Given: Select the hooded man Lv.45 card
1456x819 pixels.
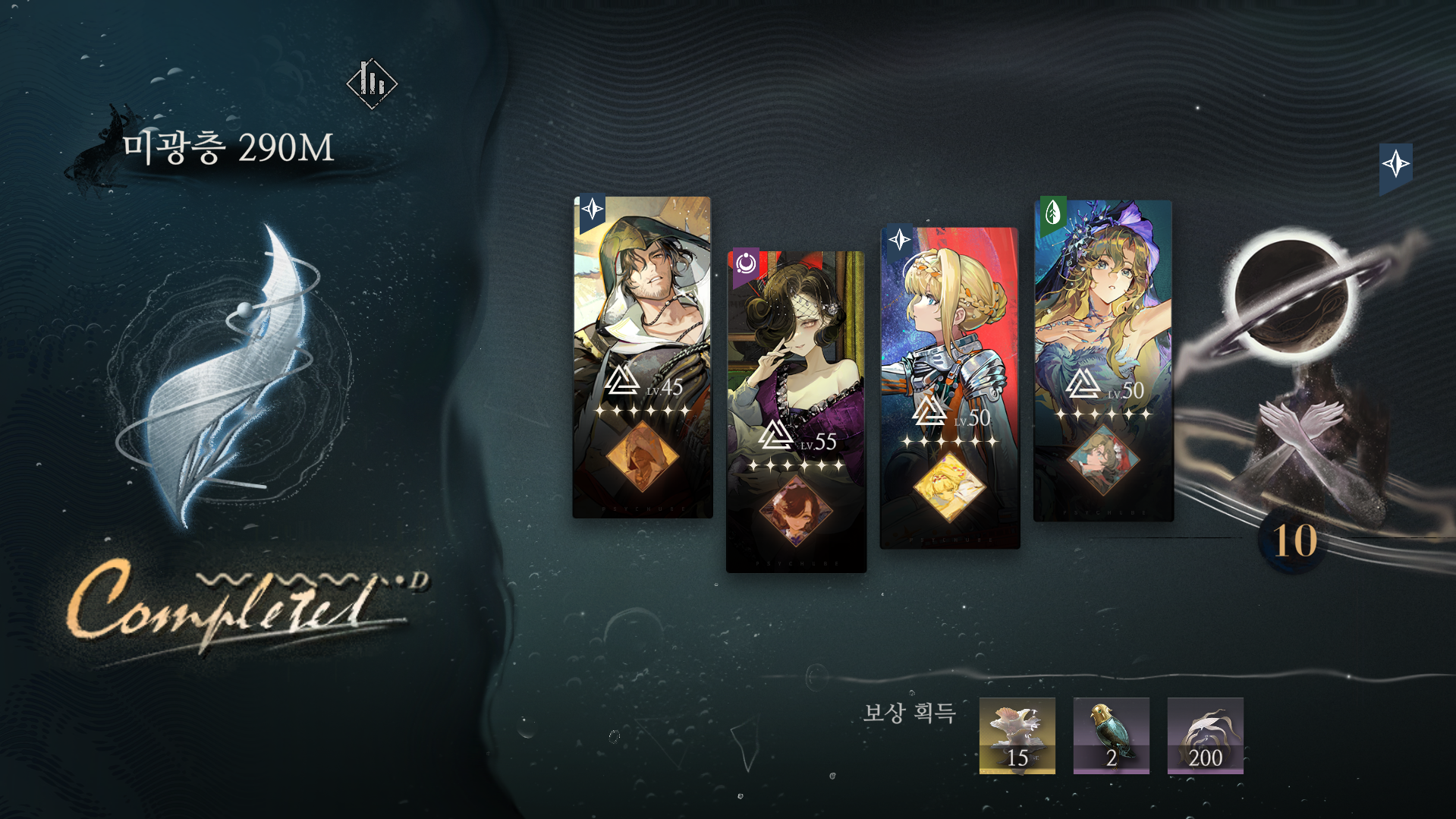Looking at the screenshot, I should point(642,357).
